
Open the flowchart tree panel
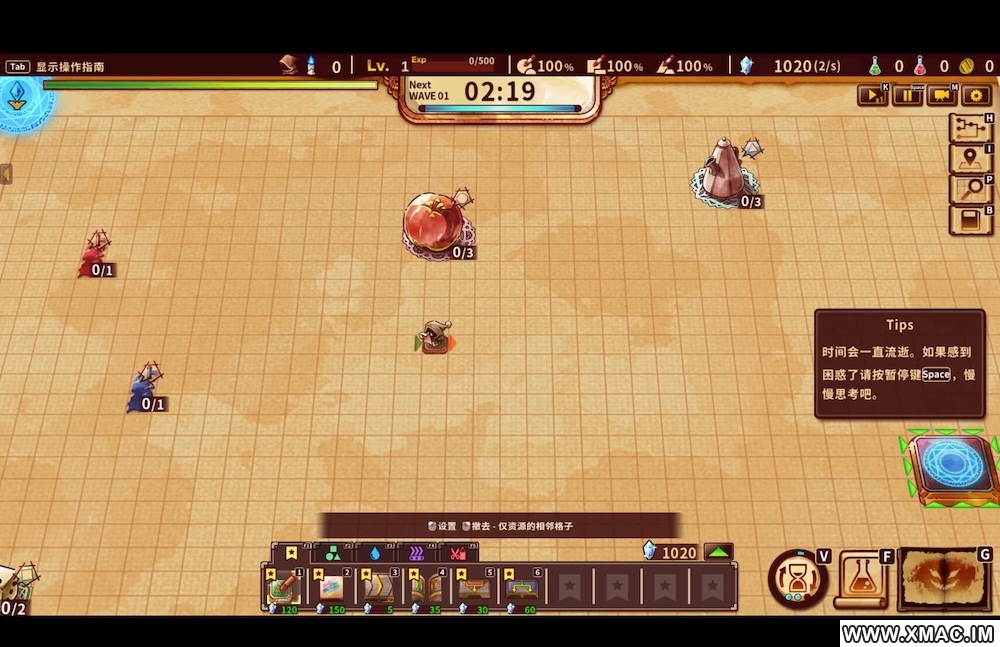click(x=968, y=128)
